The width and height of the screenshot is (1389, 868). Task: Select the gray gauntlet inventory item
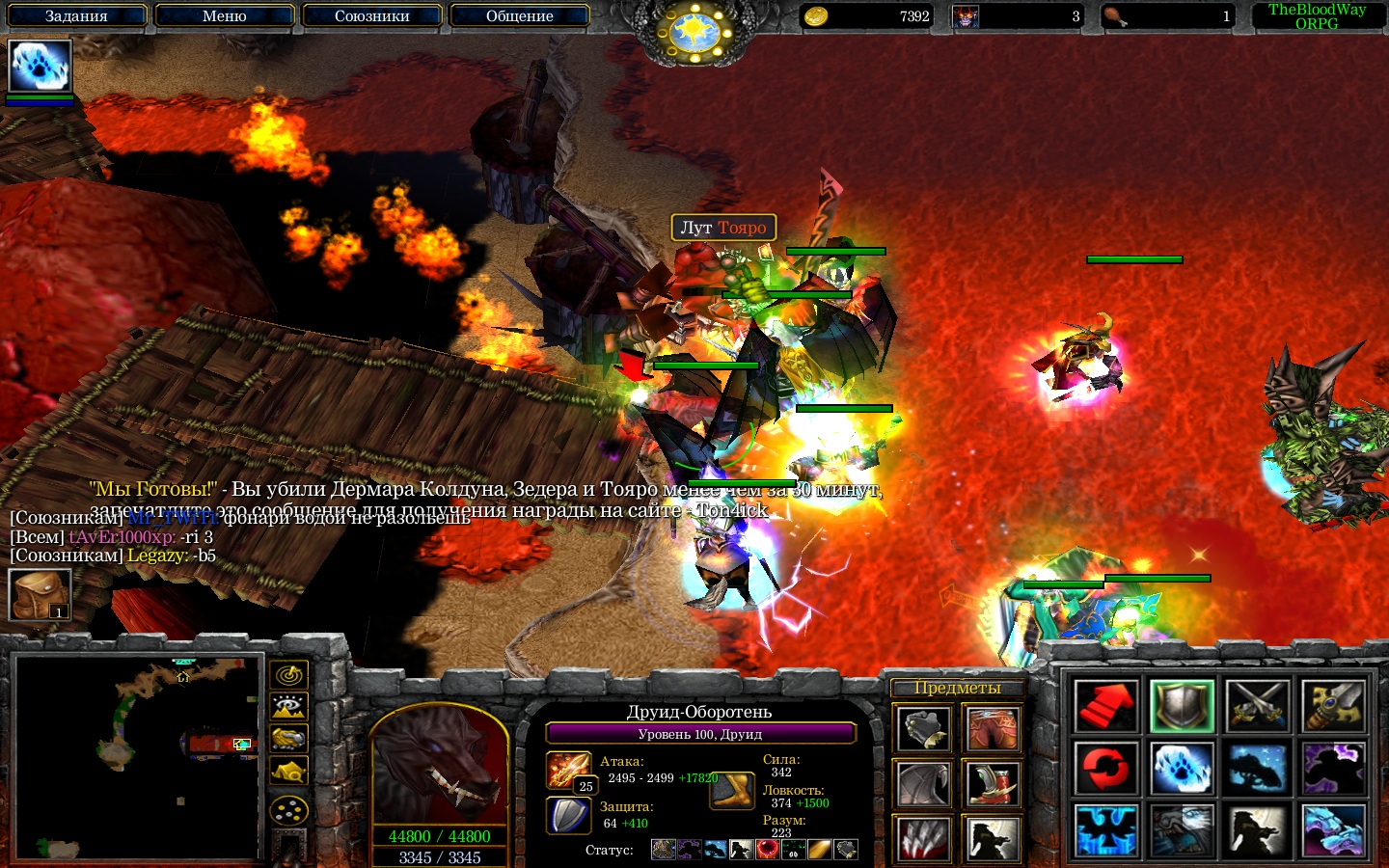click(923, 729)
